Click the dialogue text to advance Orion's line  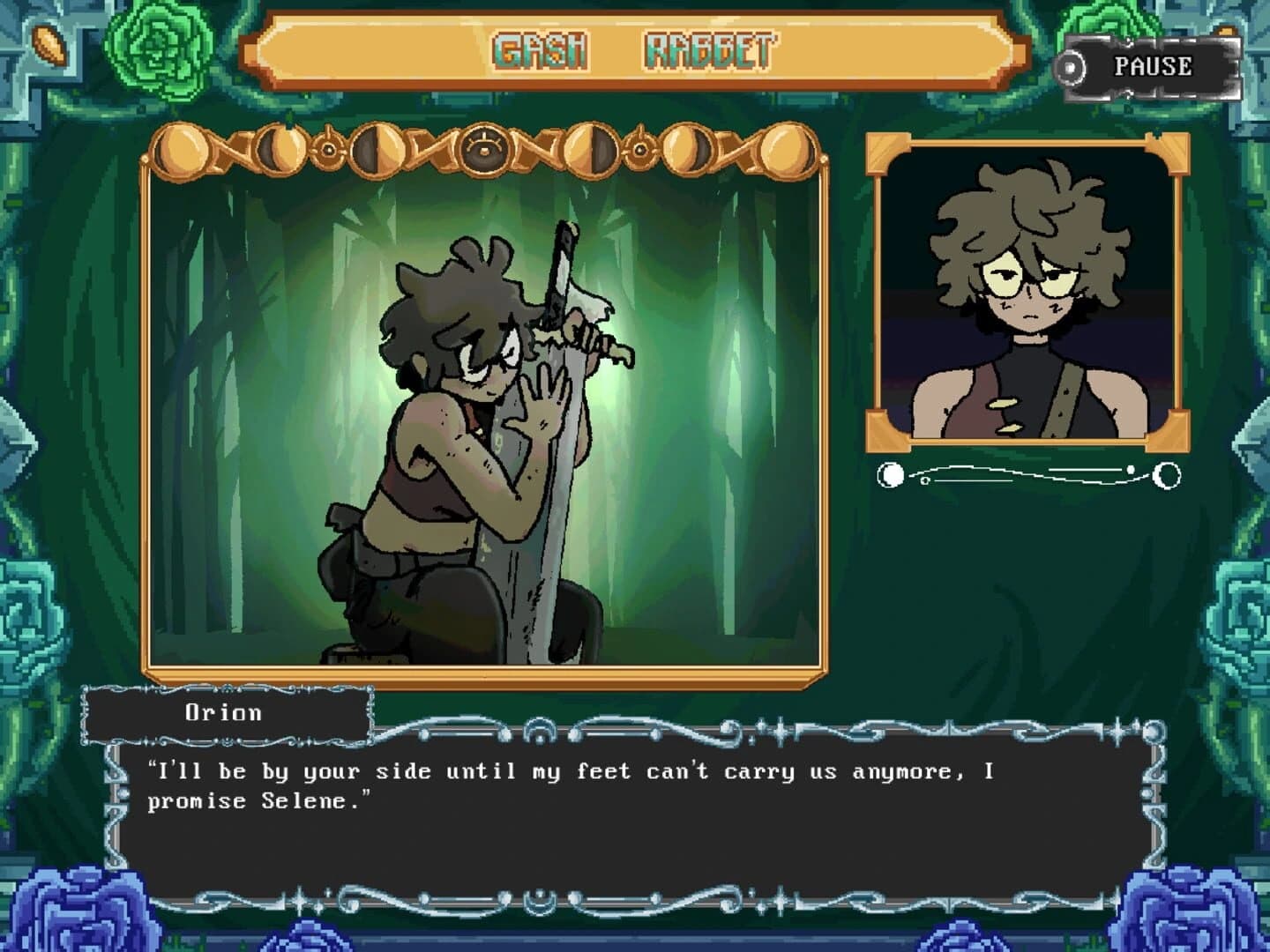pos(573,785)
